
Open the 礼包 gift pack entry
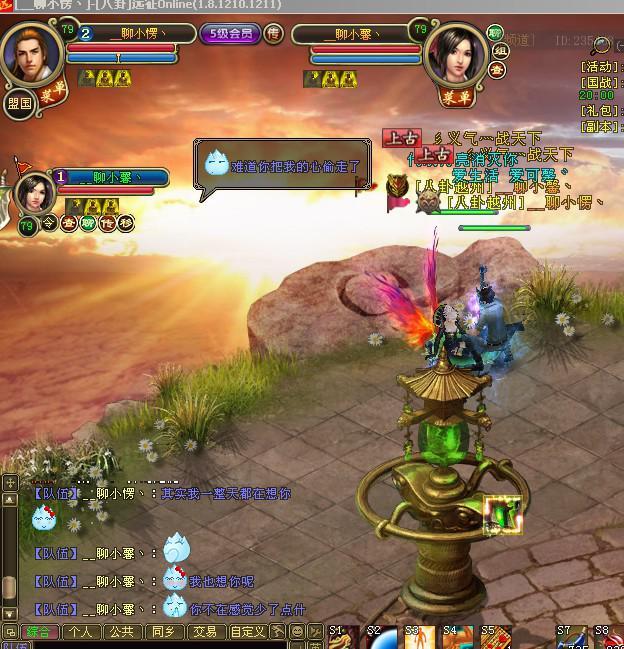(x=599, y=112)
